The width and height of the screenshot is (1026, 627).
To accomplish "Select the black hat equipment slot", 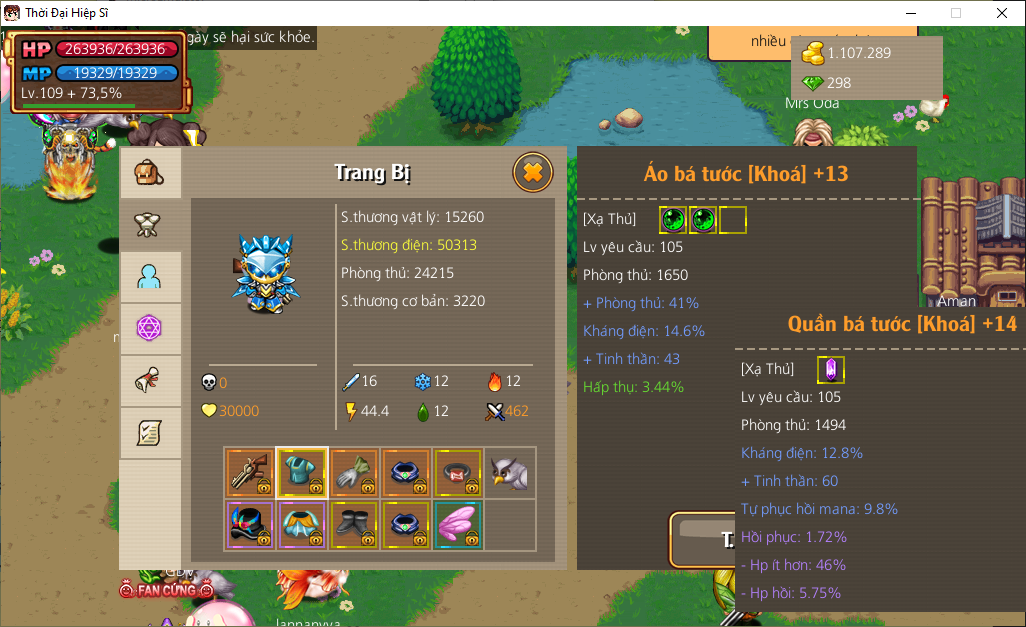I will 250,524.
